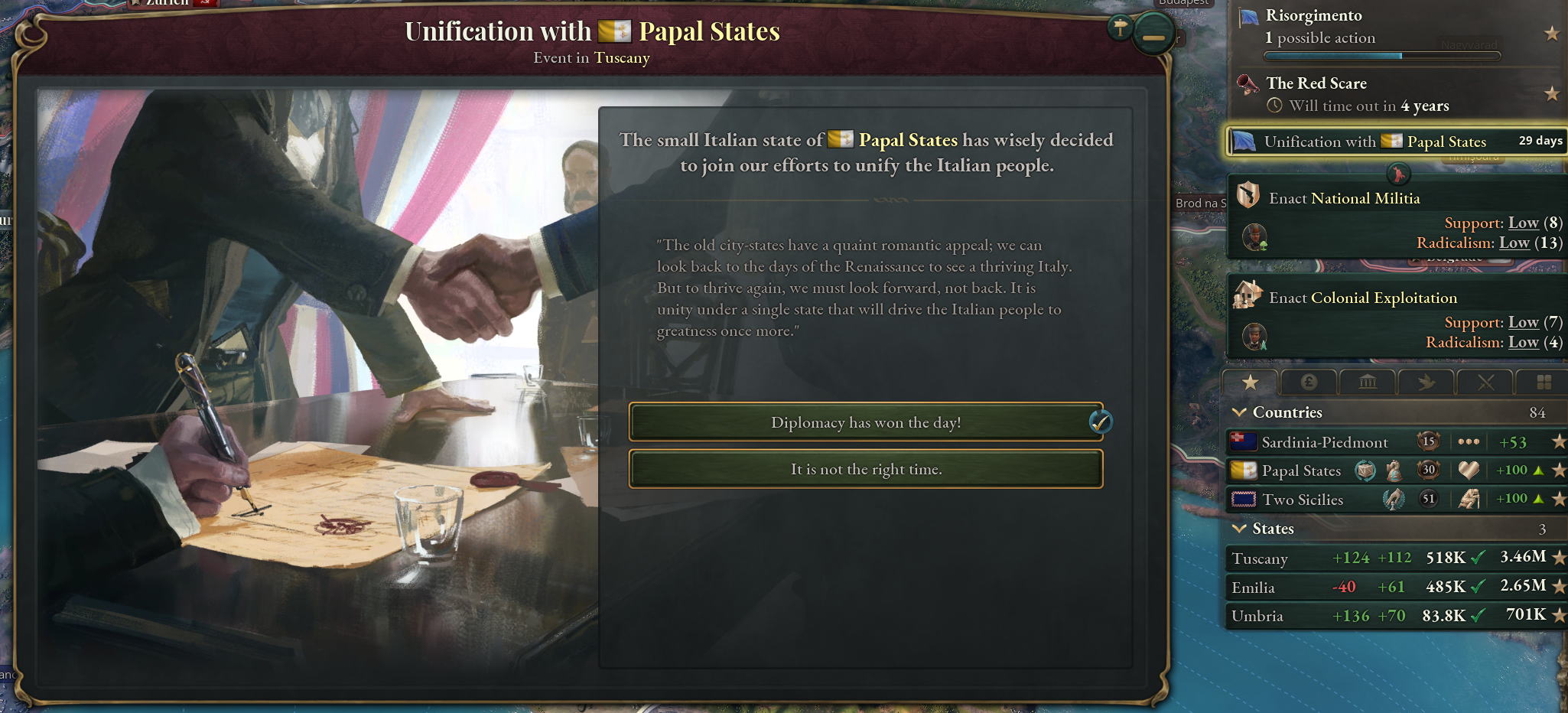Open the Umbria state row
The width and height of the screenshot is (1568, 713).
[x=1257, y=616]
